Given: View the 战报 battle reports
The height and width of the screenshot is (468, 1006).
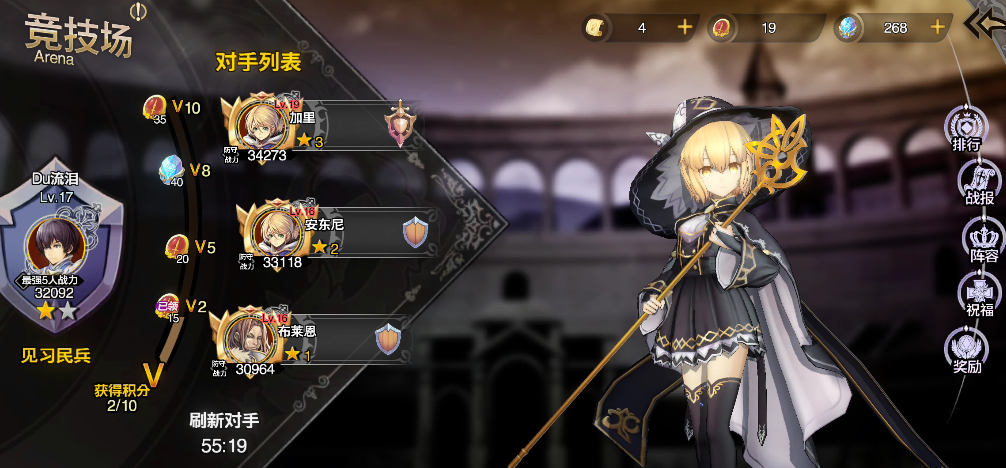Looking at the screenshot, I should tap(978, 184).
